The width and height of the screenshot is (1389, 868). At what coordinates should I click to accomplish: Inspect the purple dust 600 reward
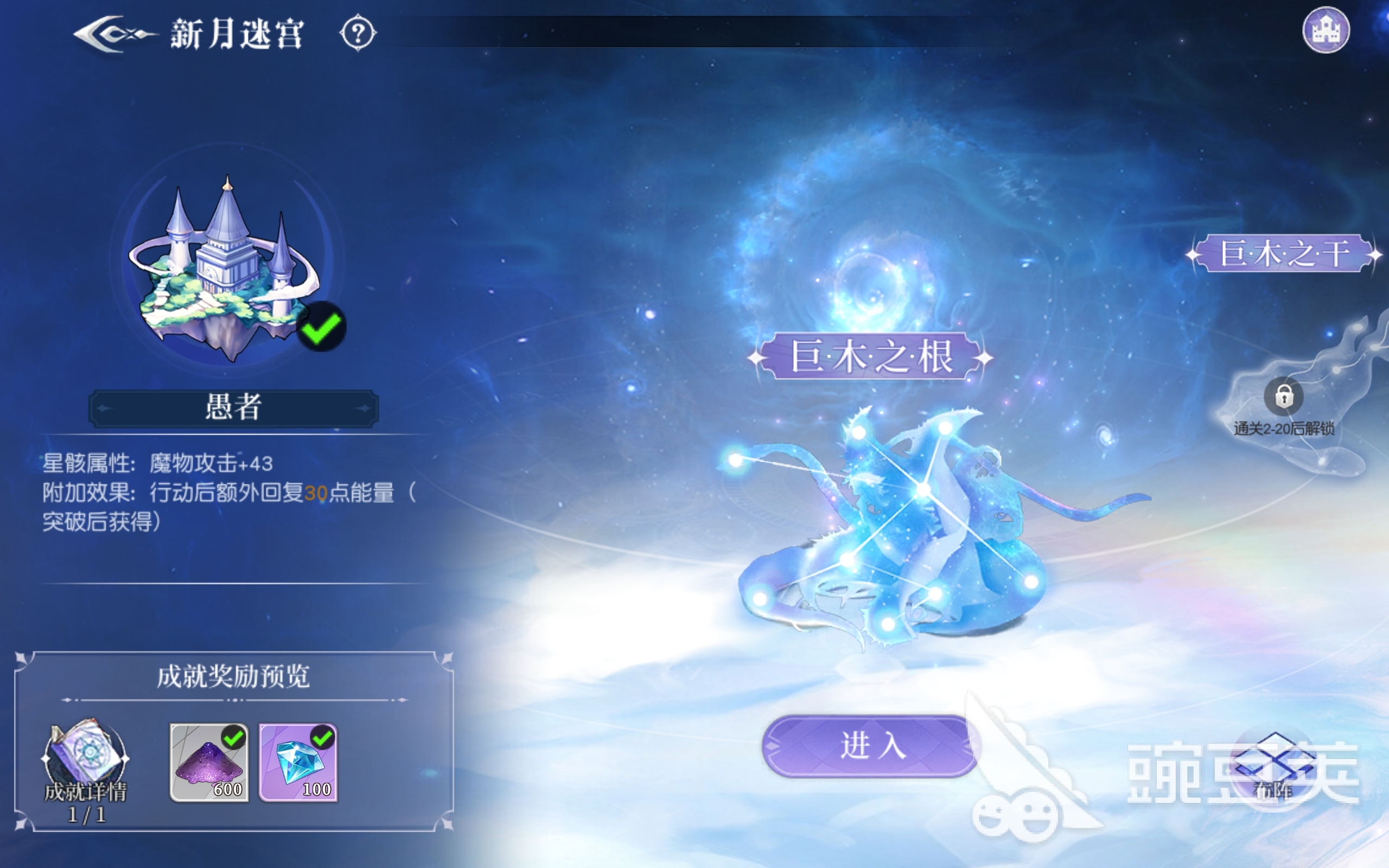[x=209, y=762]
